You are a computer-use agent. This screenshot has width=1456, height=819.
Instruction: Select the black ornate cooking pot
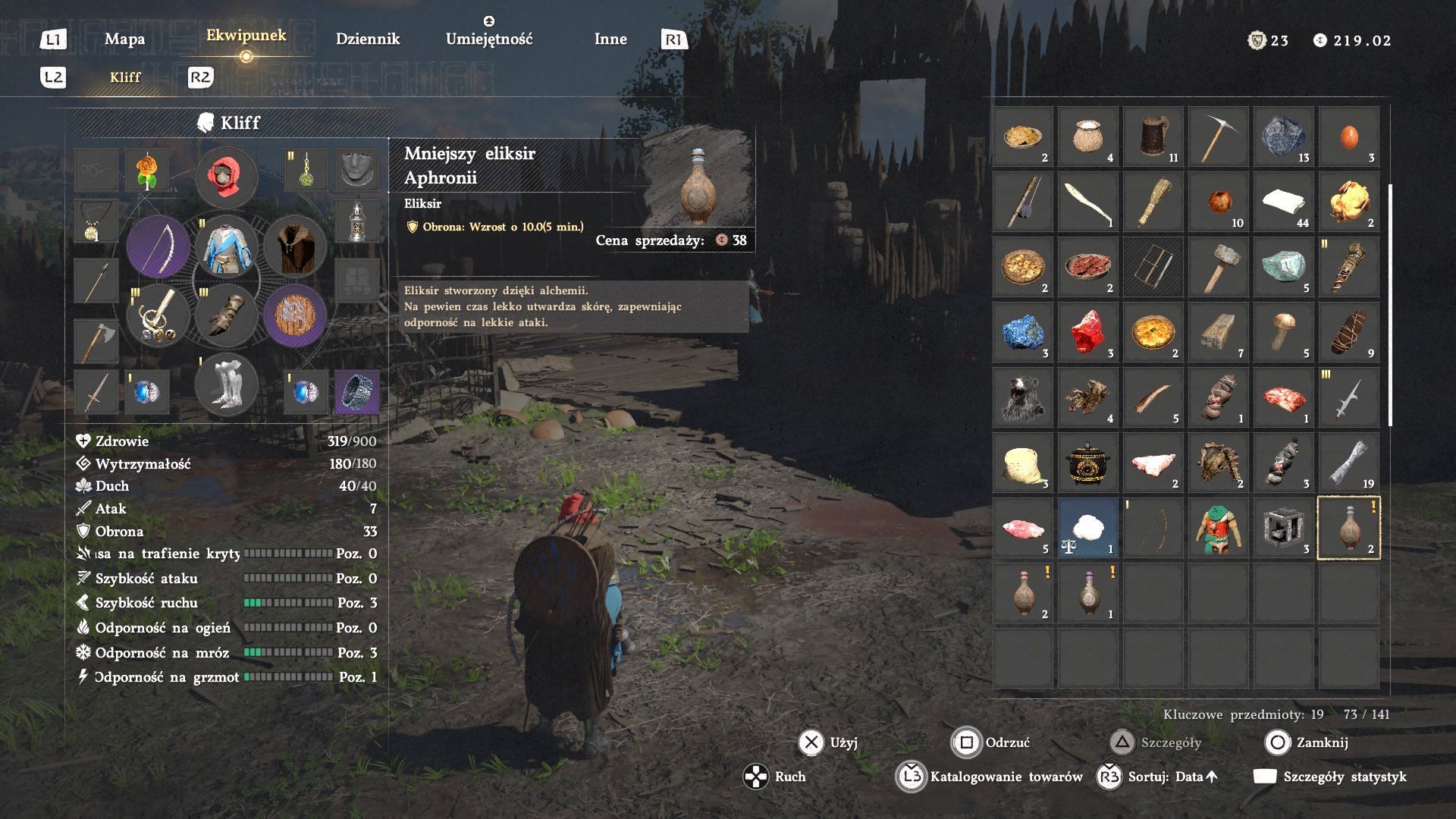[x=1087, y=463]
